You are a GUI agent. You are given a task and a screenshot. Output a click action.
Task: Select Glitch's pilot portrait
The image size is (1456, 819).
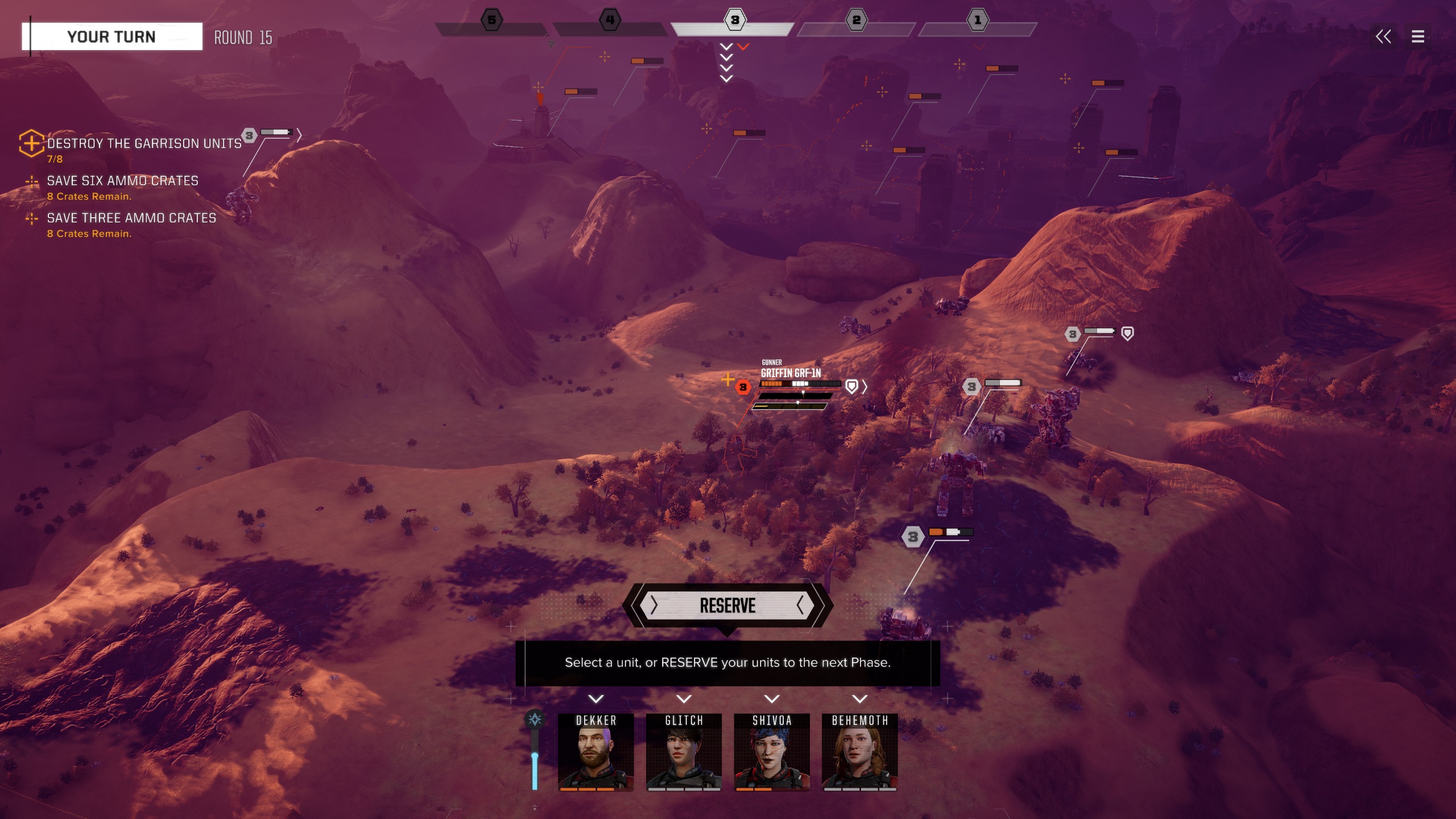click(684, 752)
